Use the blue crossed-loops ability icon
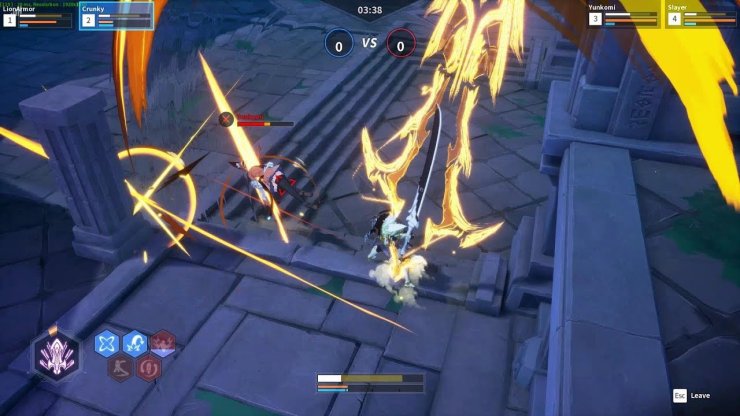The height and width of the screenshot is (416, 740). click(106, 344)
